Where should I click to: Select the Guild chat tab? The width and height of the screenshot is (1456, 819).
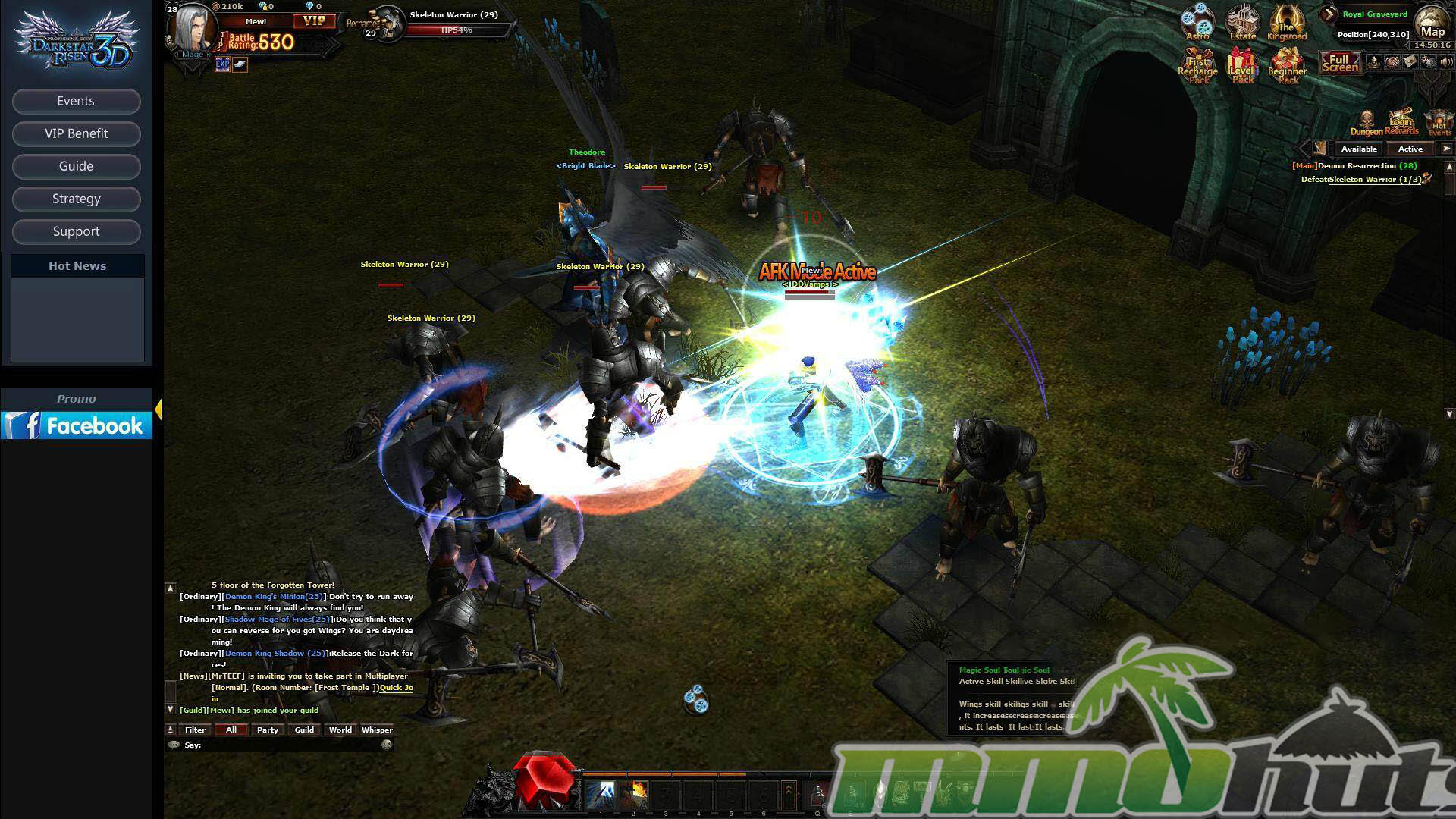(x=304, y=730)
